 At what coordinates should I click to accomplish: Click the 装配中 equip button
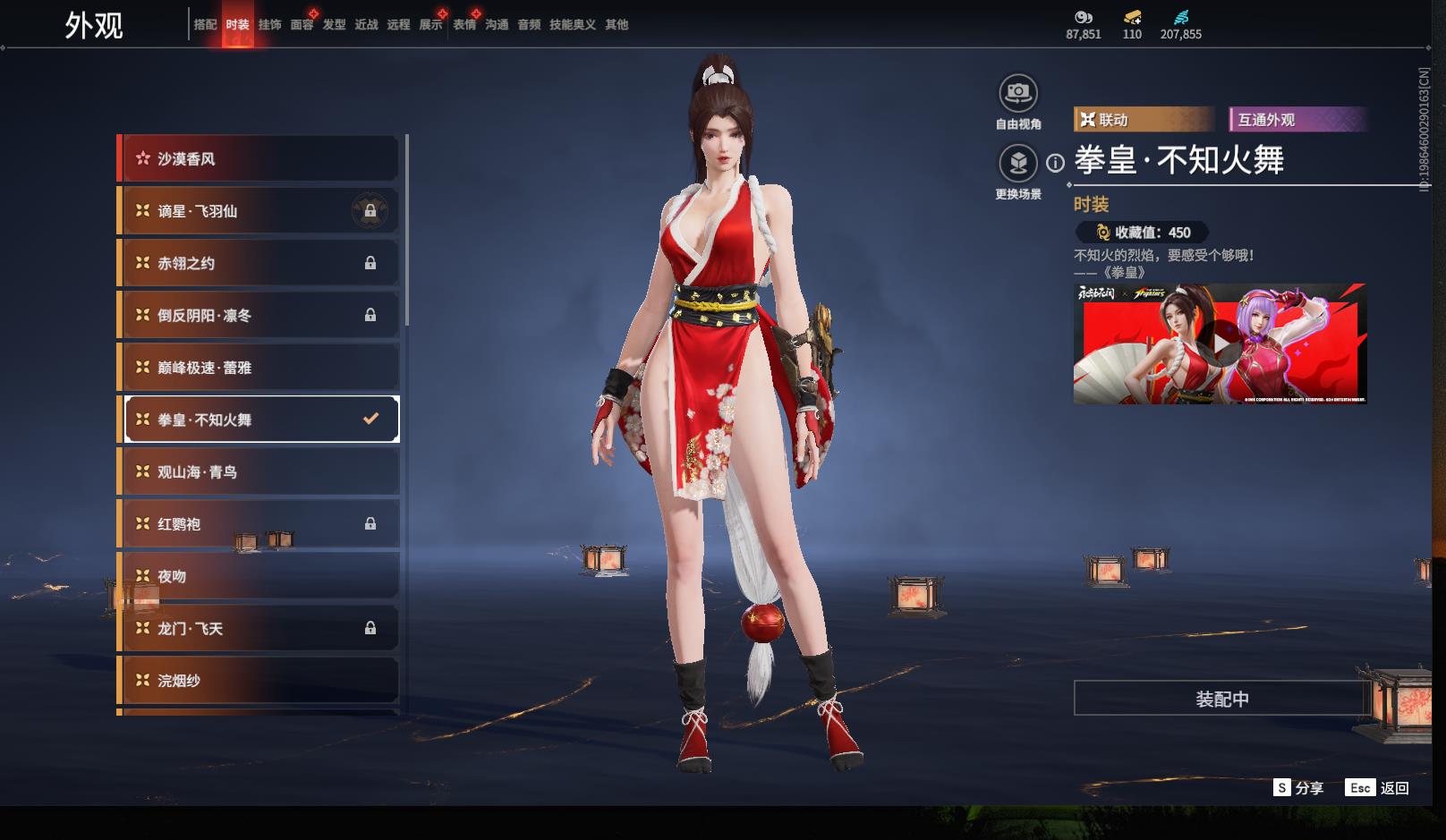pos(1221,699)
